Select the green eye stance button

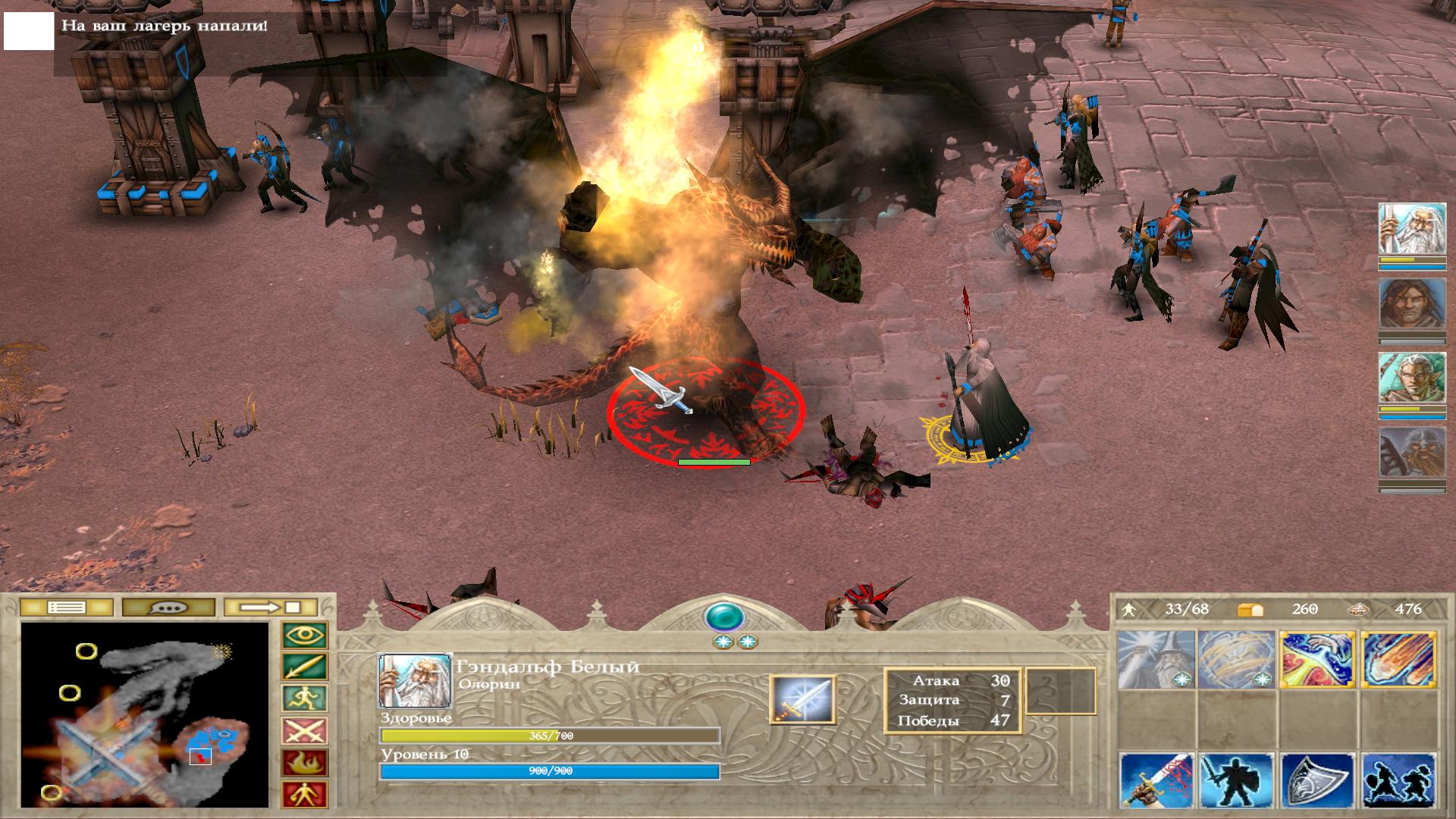point(305,635)
